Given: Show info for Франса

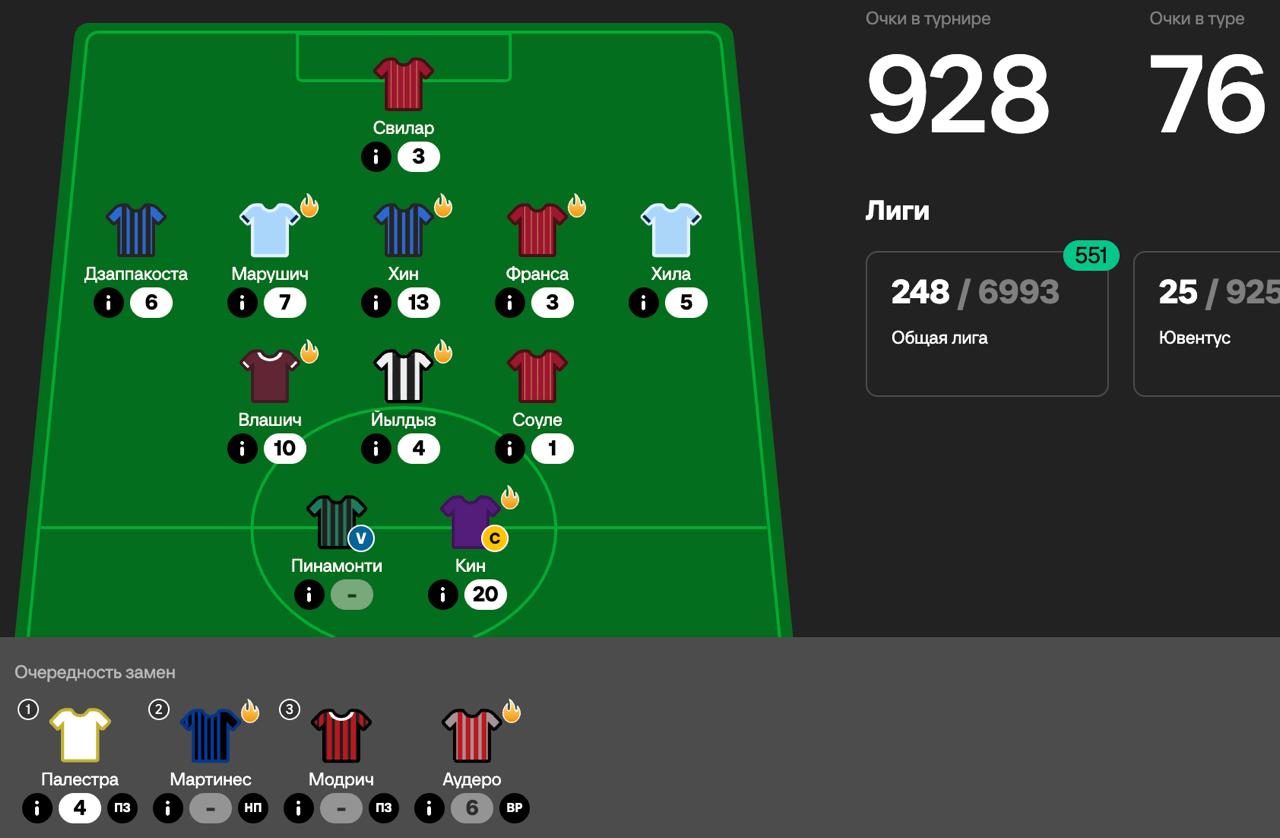Looking at the screenshot, I should click(x=510, y=303).
